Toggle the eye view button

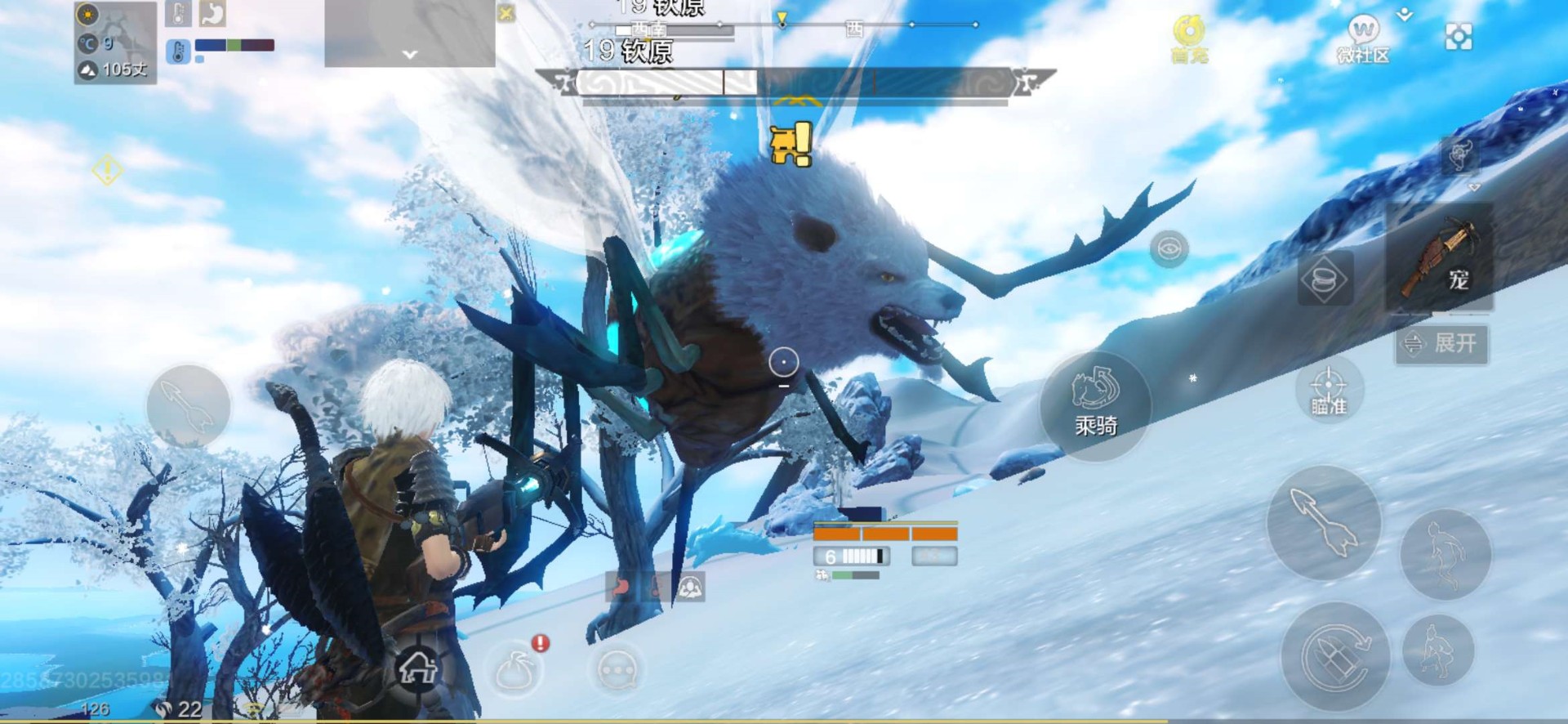click(1169, 248)
